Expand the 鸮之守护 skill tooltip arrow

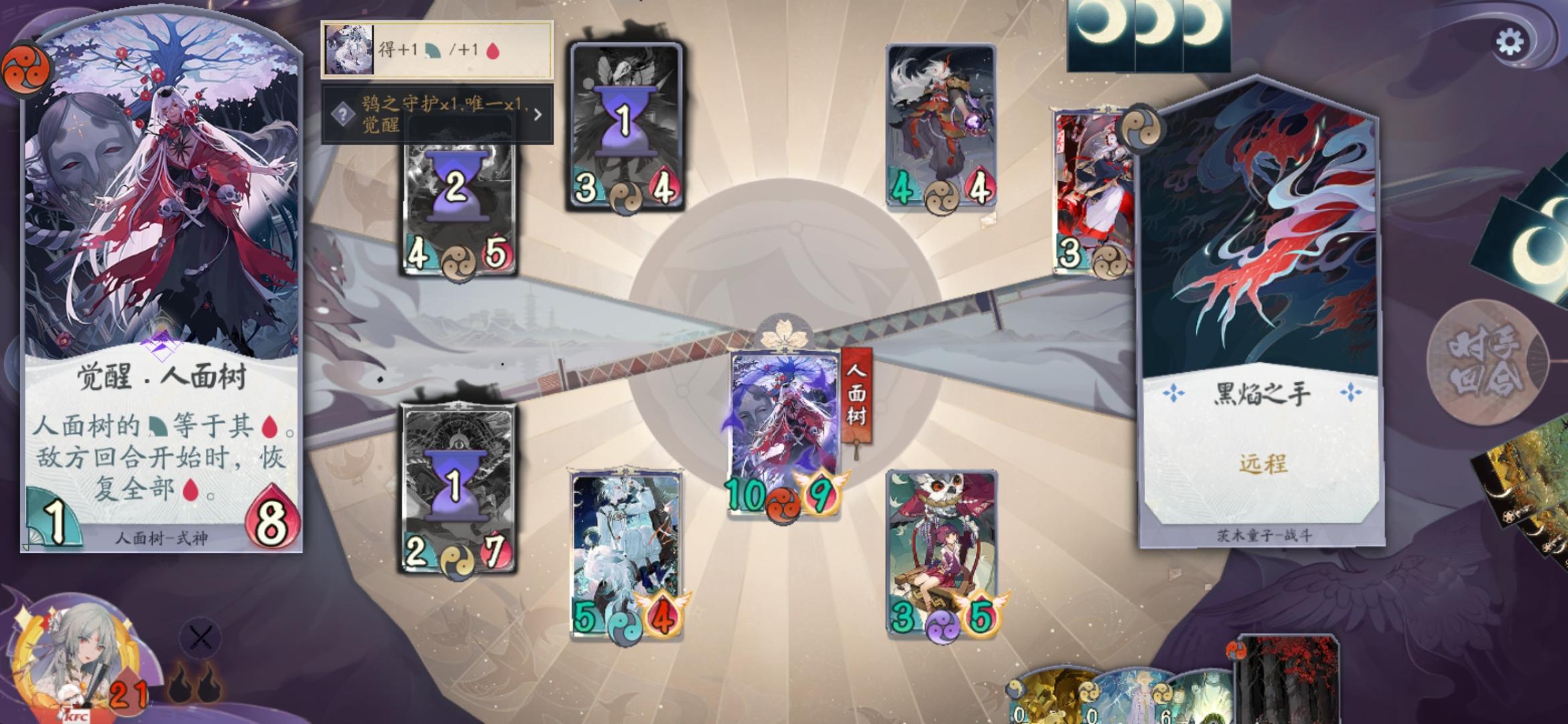(x=537, y=115)
